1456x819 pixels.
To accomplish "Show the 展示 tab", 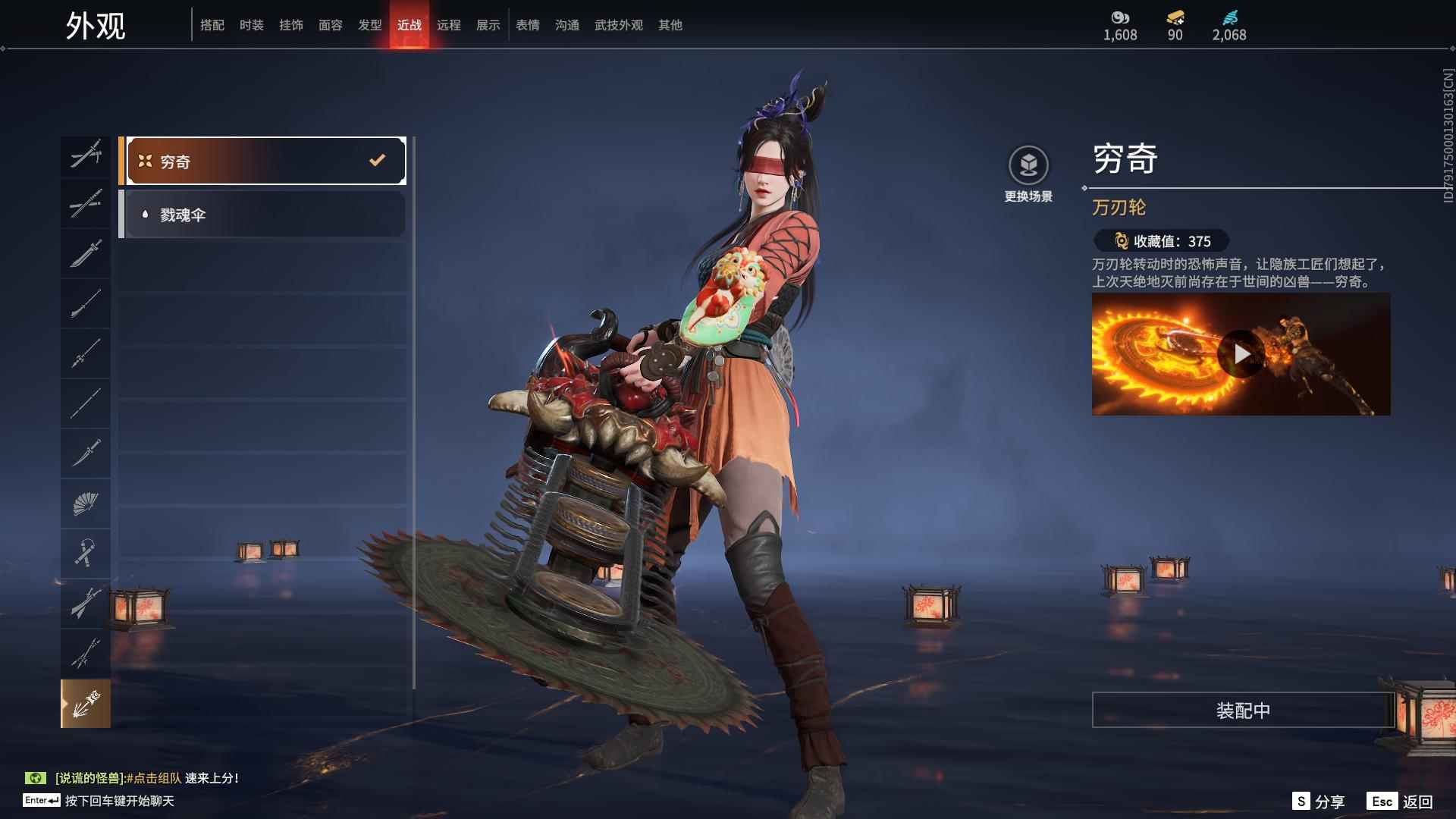I will [x=488, y=25].
